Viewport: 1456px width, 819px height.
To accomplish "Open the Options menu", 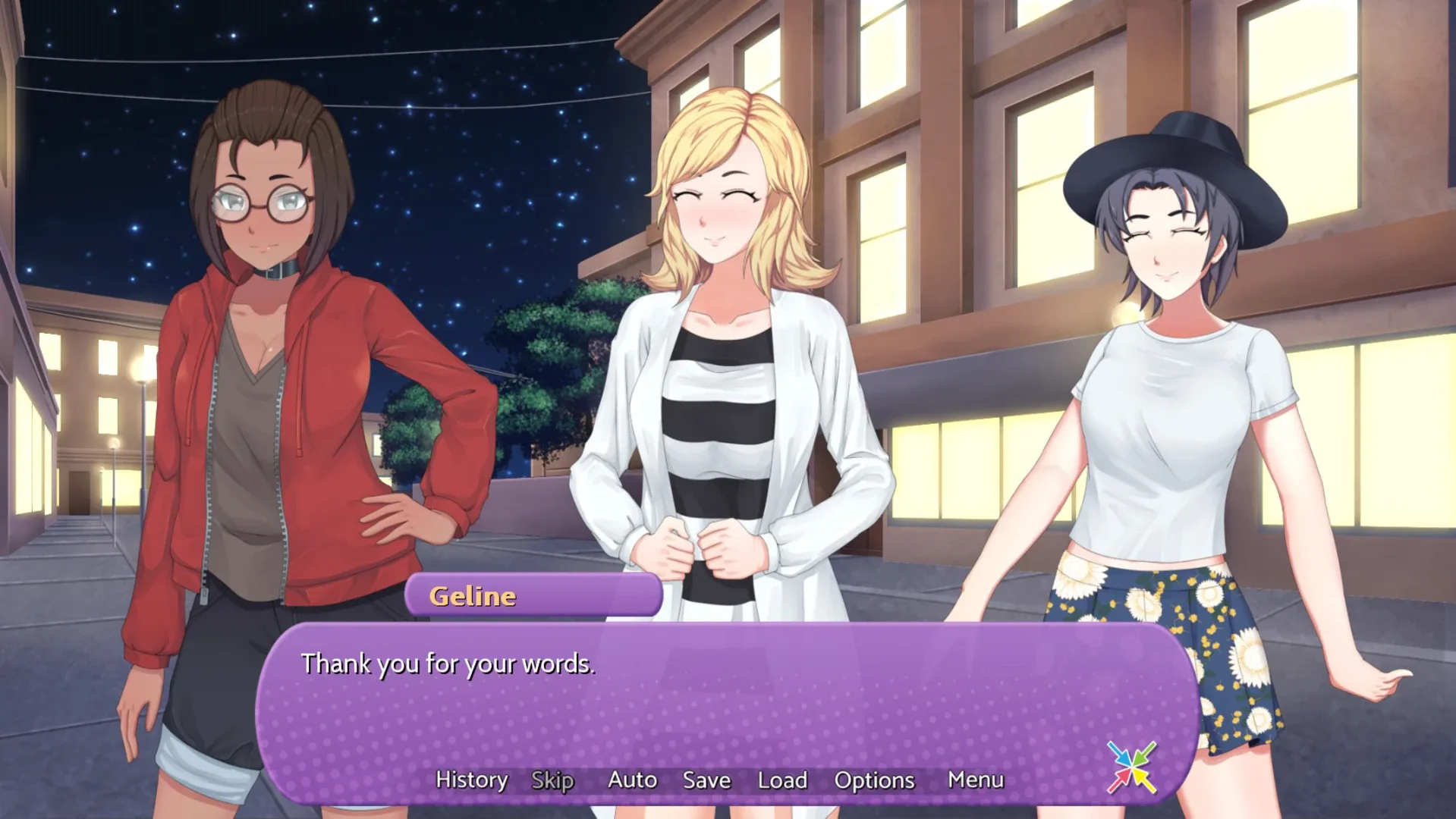I will 874,780.
